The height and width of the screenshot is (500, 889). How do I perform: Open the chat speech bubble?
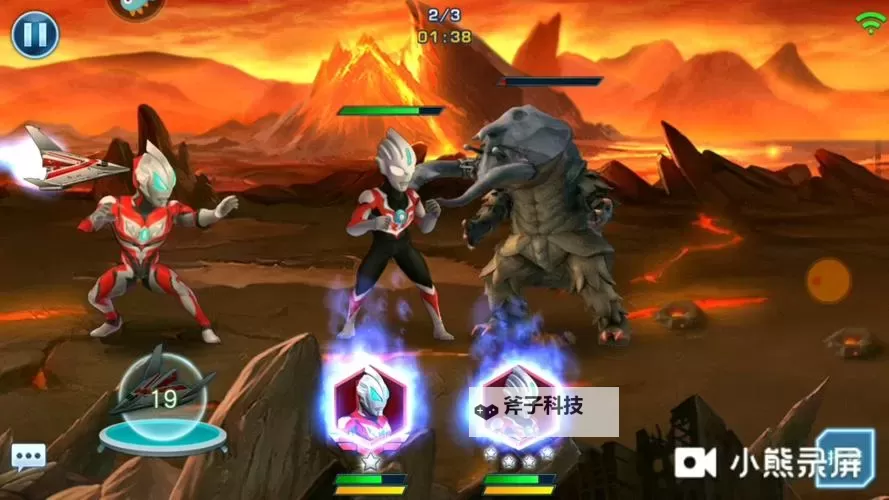point(28,457)
